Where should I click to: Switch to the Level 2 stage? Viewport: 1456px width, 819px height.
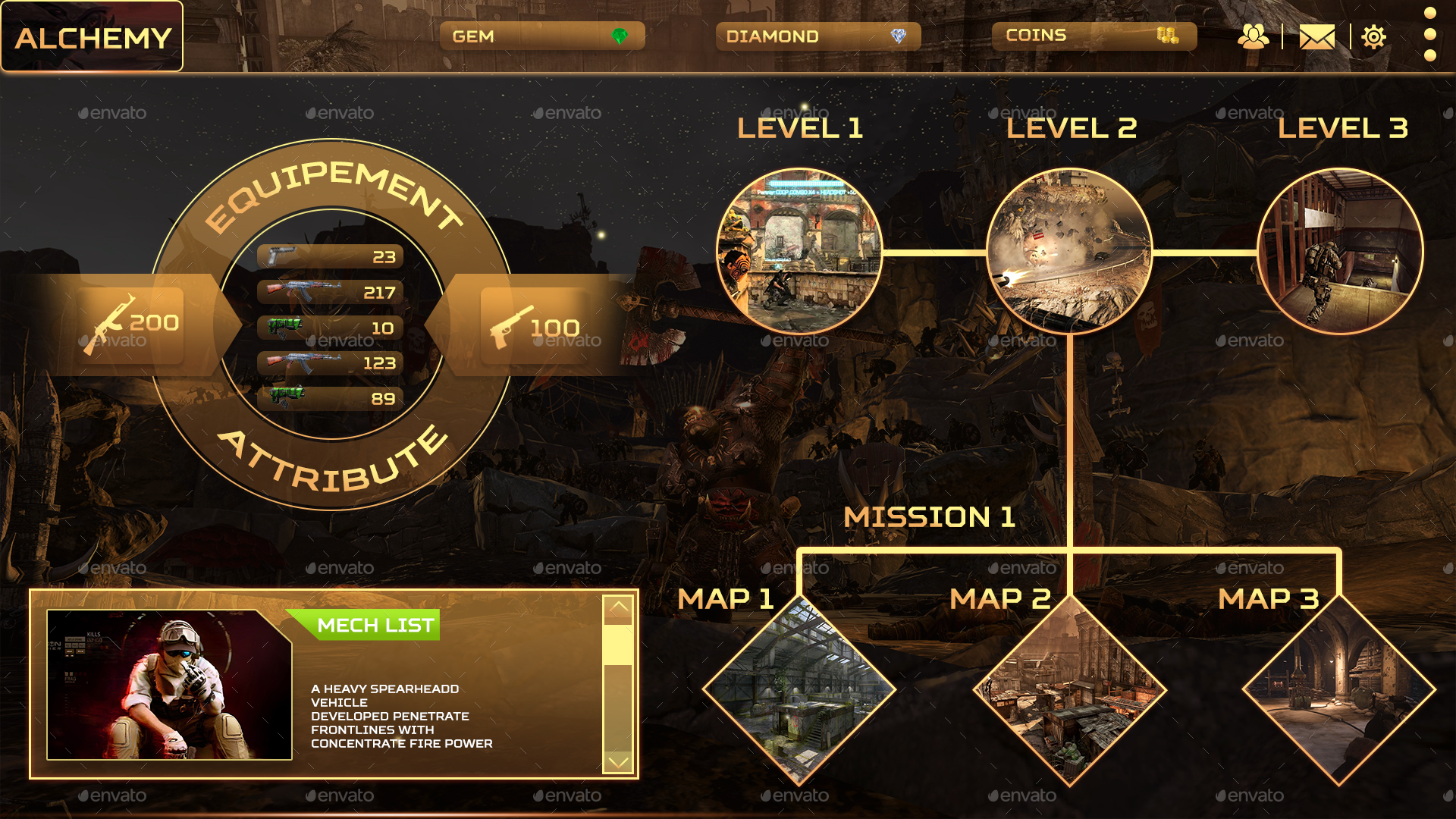pyautogui.click(x=1069, y=250)
